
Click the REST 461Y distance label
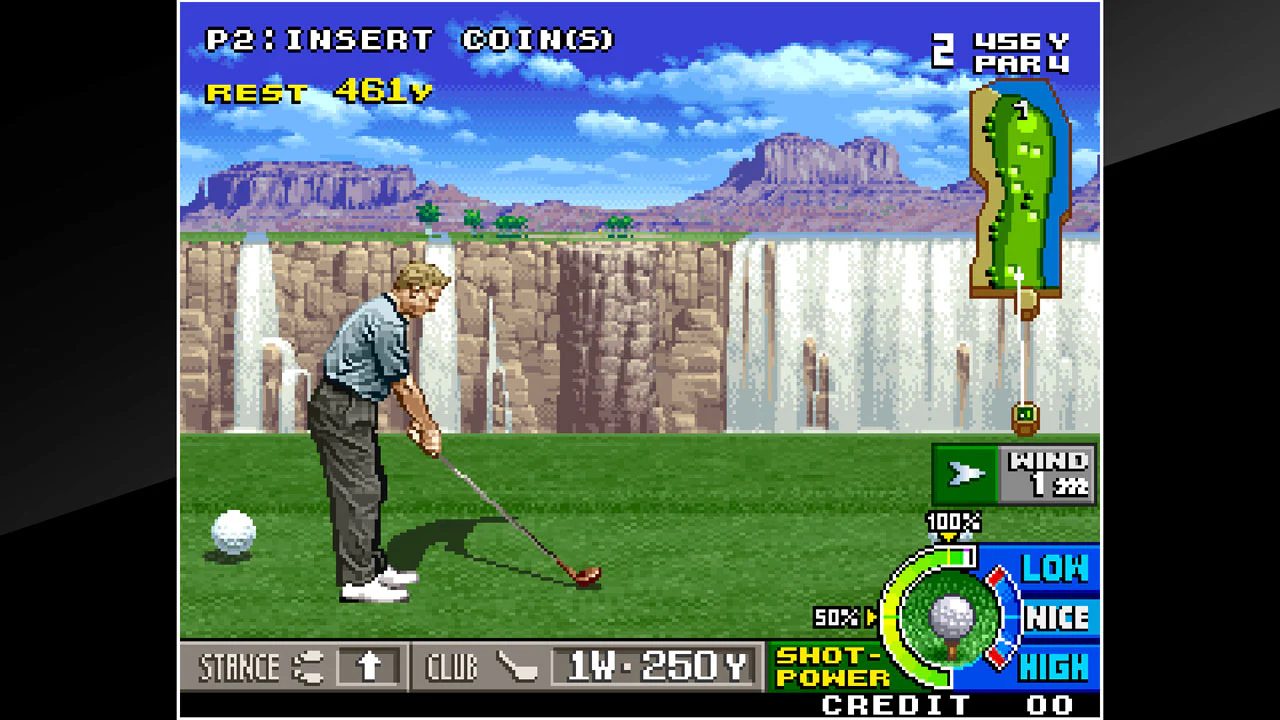(317, 91)
